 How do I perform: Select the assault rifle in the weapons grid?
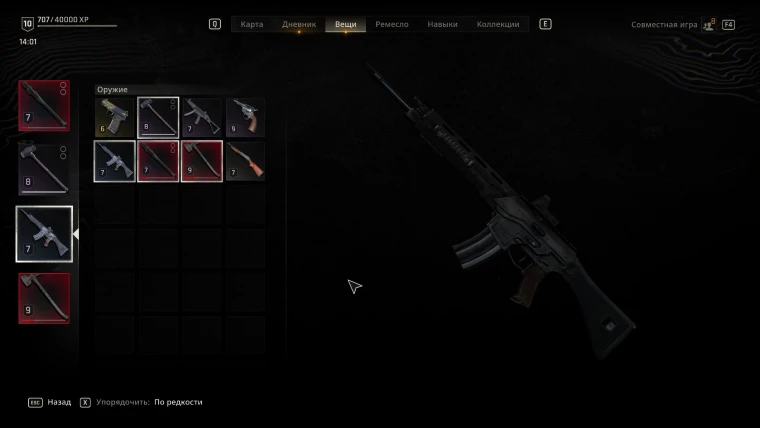(114, 161)
